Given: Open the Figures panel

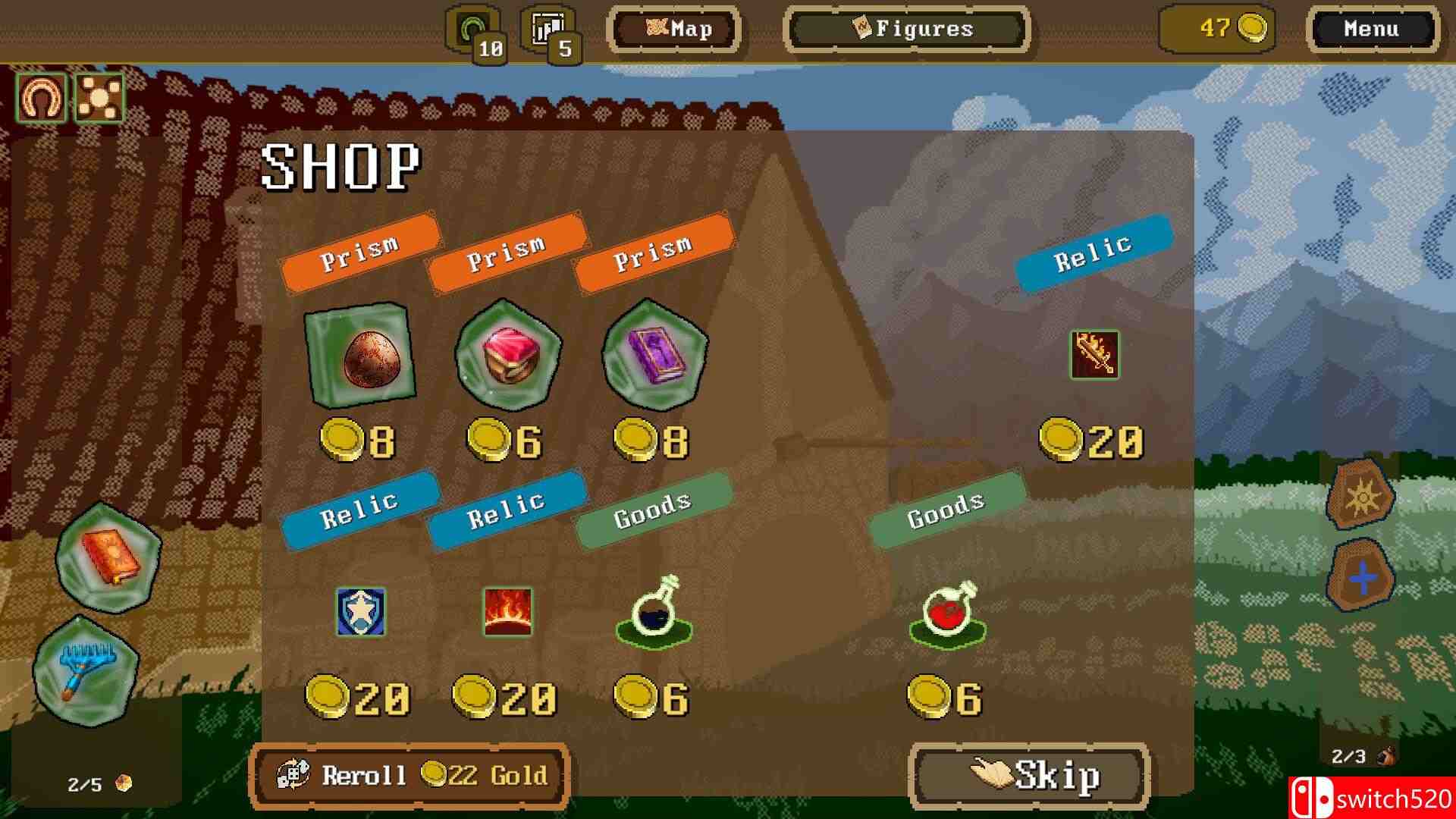Looking at the screenshot, I should click(907, 30).
